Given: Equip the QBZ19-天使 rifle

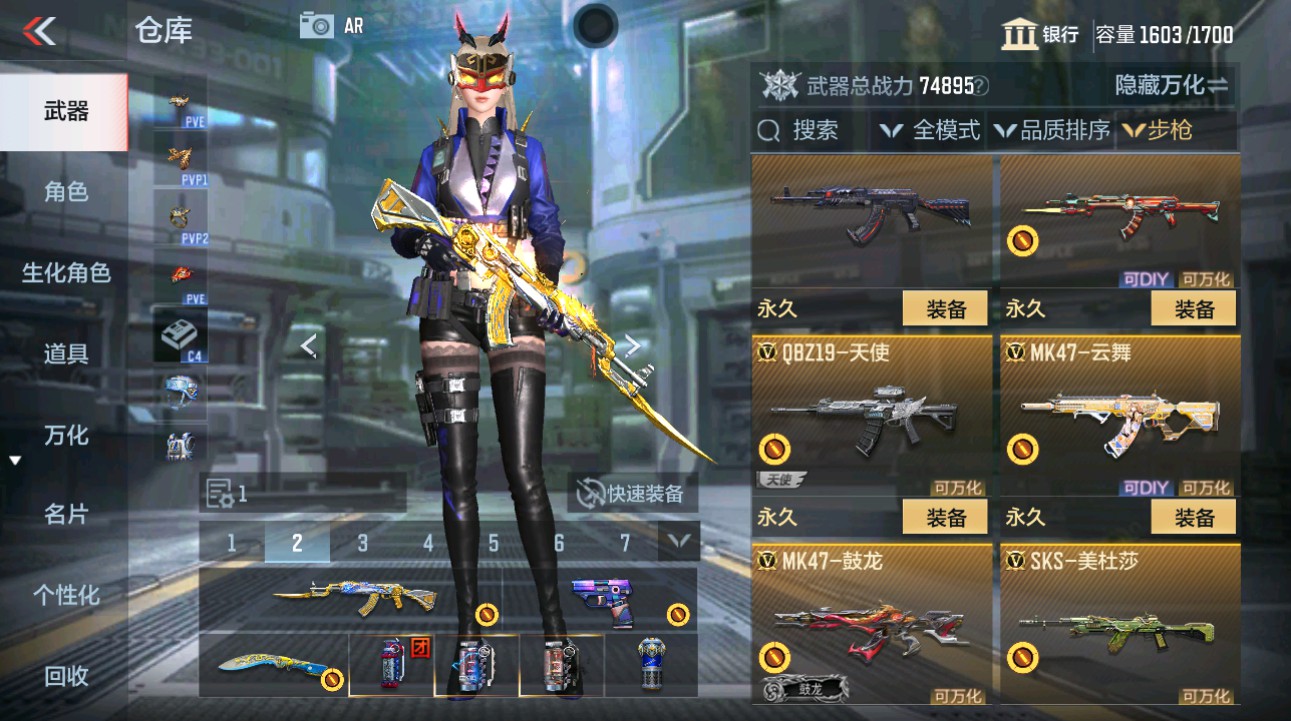Looking at the screenshot, I should (946, 517).
